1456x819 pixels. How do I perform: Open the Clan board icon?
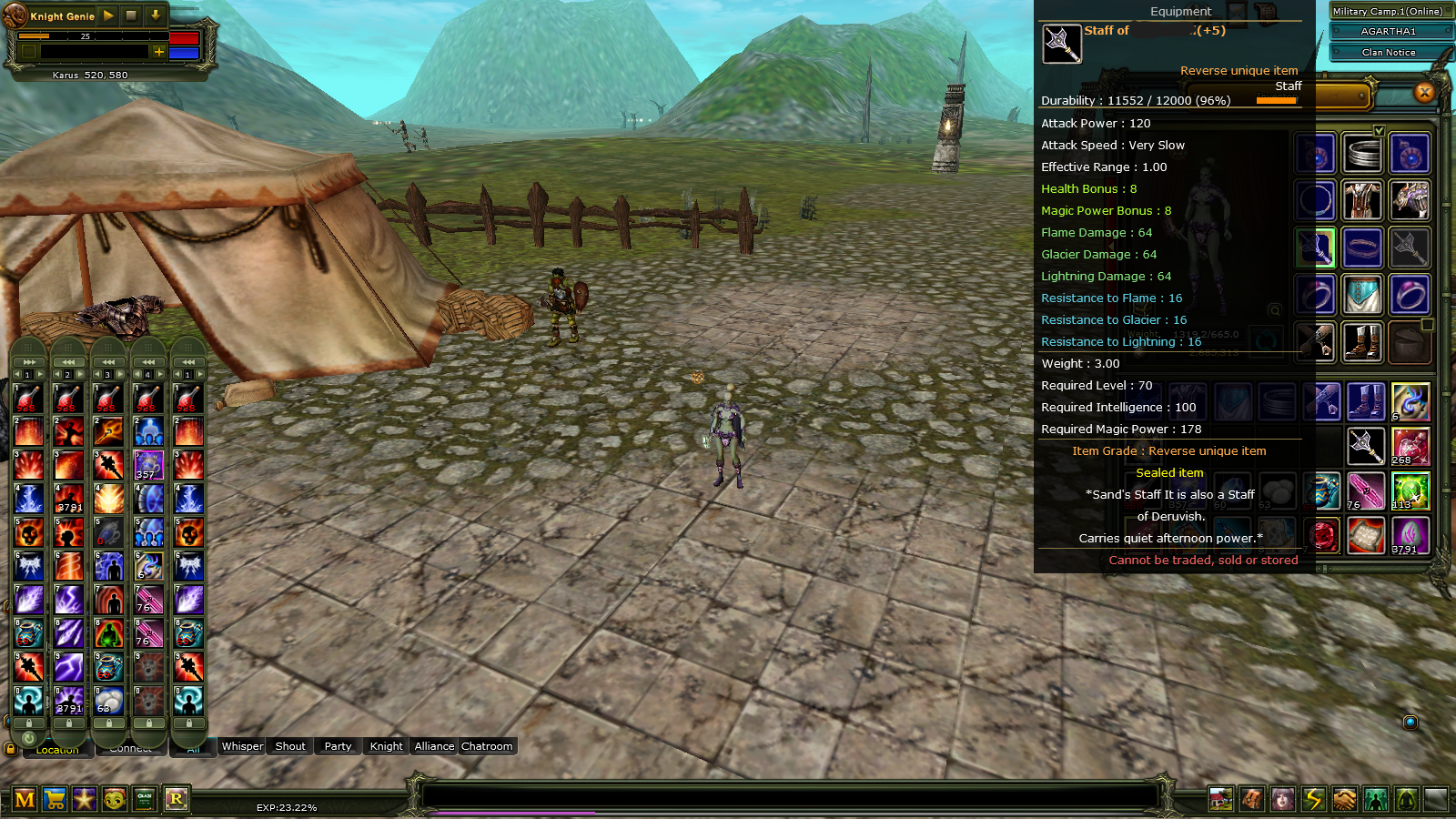[x=147, y=799]
